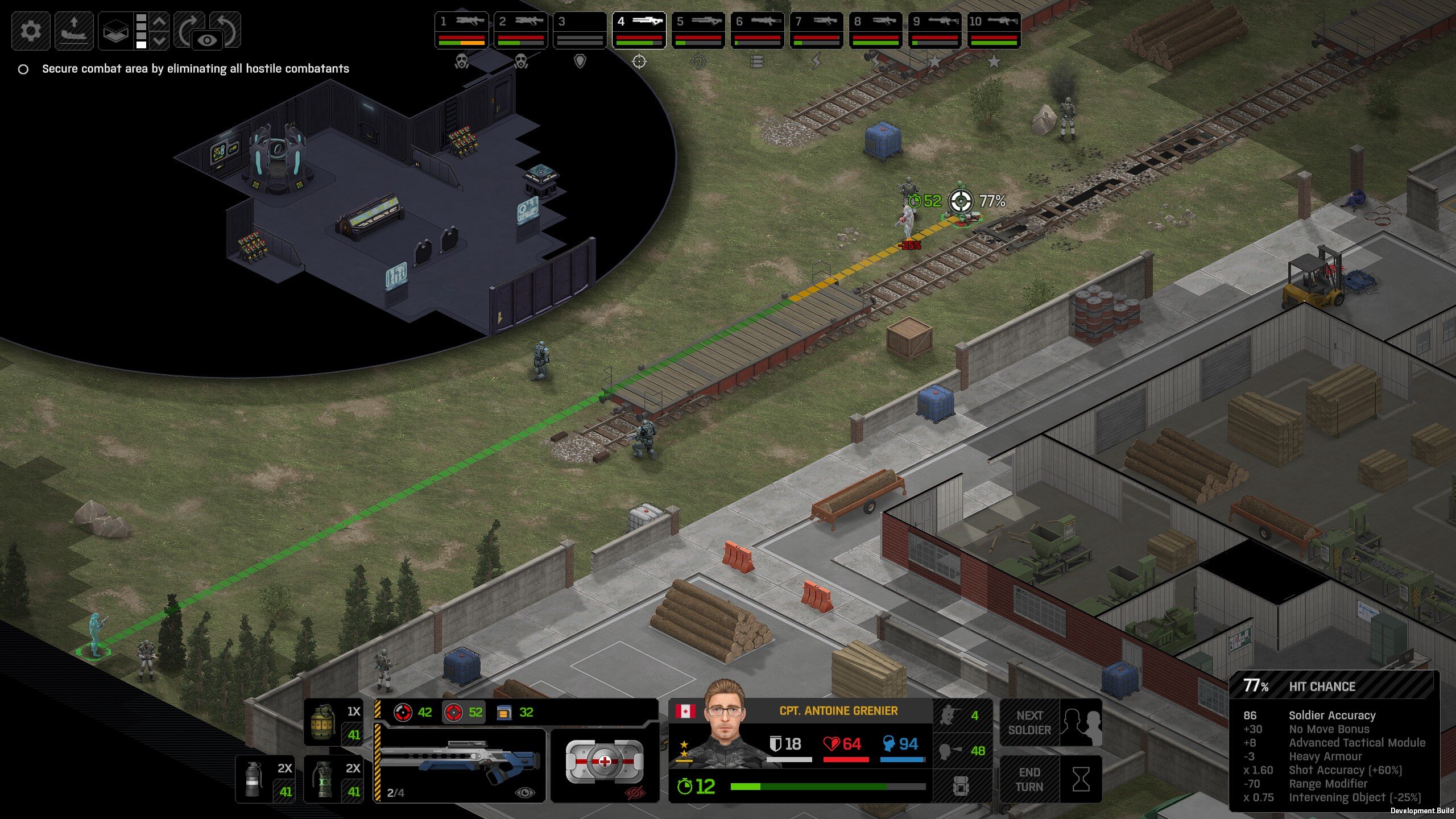Select the yellow frag grenade slot
Screen dimensions: 1456x819
pos(333,722)
